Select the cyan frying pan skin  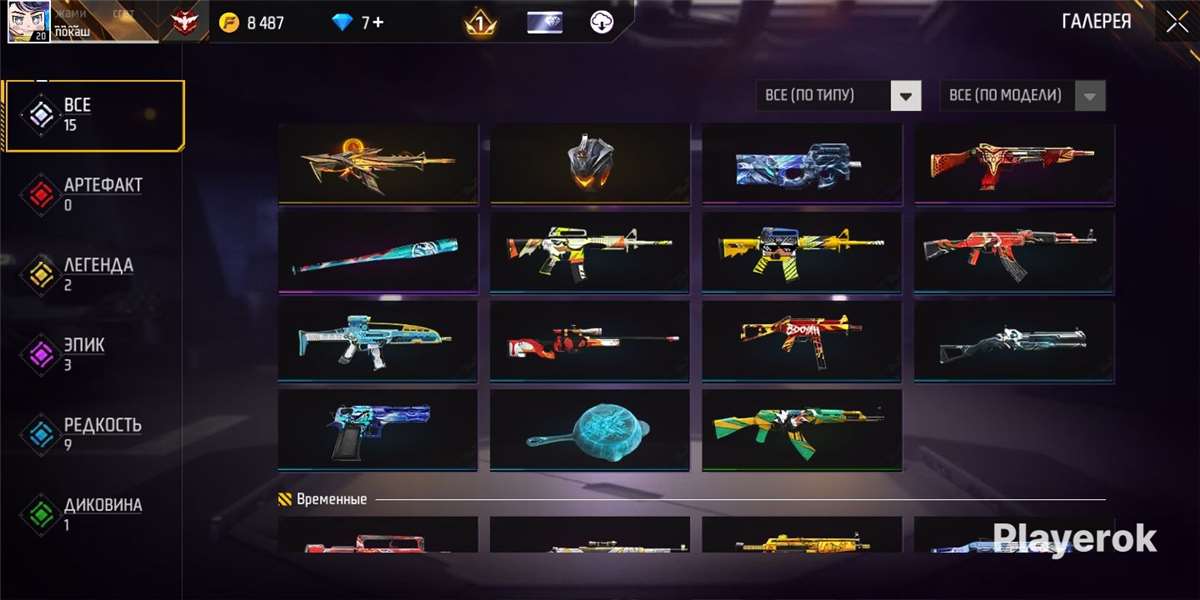590,430
